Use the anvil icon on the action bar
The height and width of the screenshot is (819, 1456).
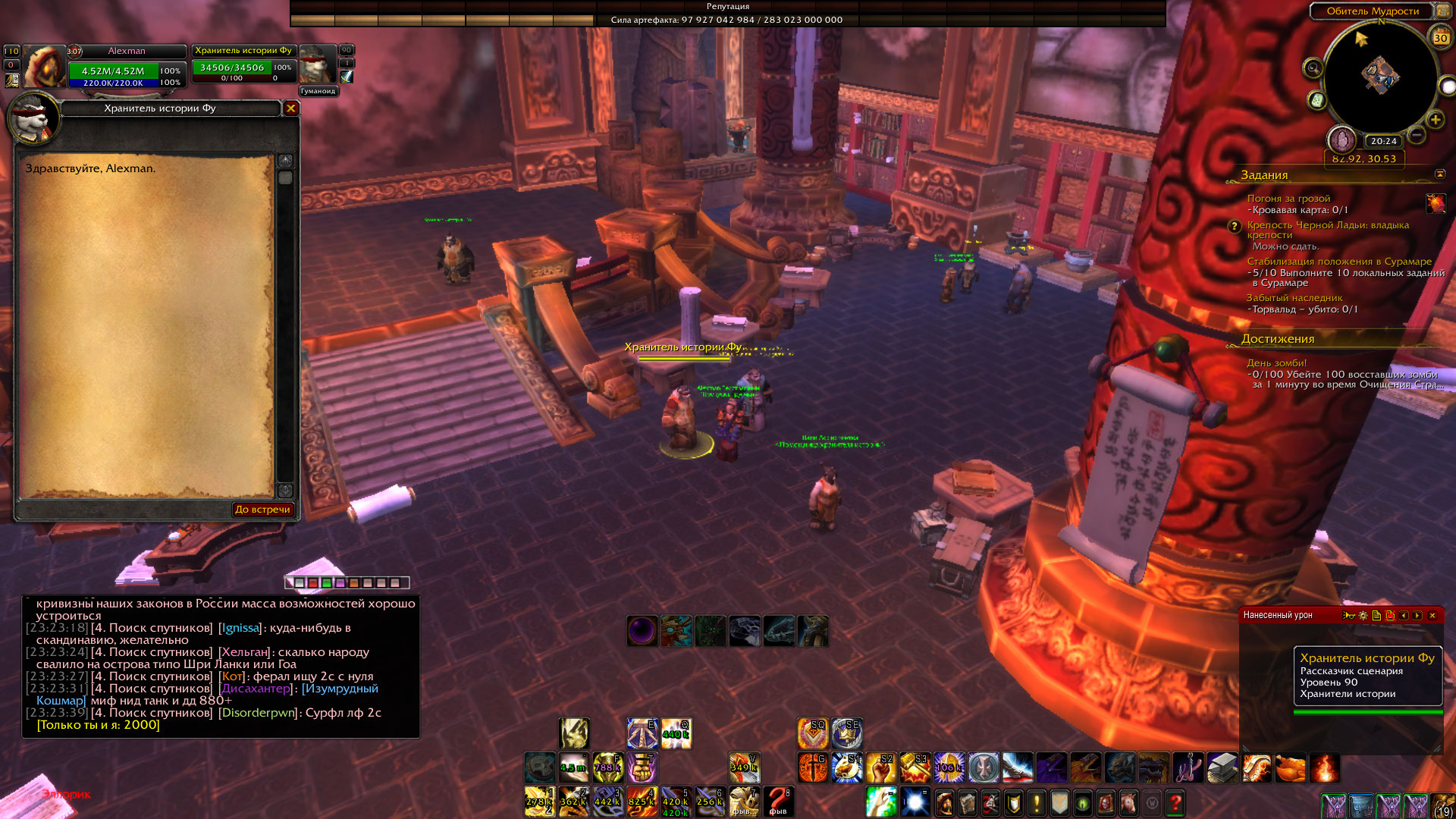pos(1222,767)
